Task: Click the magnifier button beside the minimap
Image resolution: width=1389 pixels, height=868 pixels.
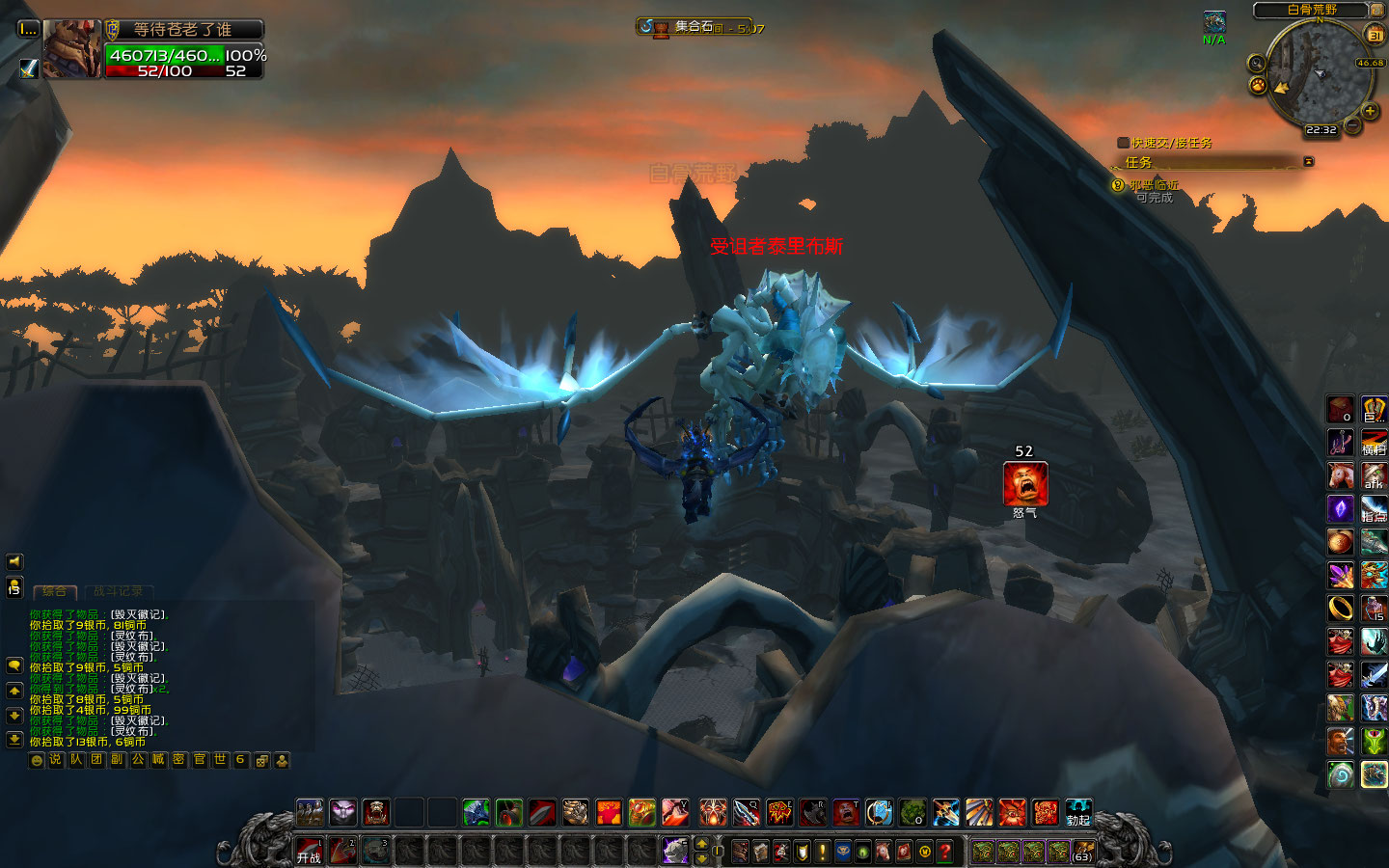Action: click(1256, 64)
